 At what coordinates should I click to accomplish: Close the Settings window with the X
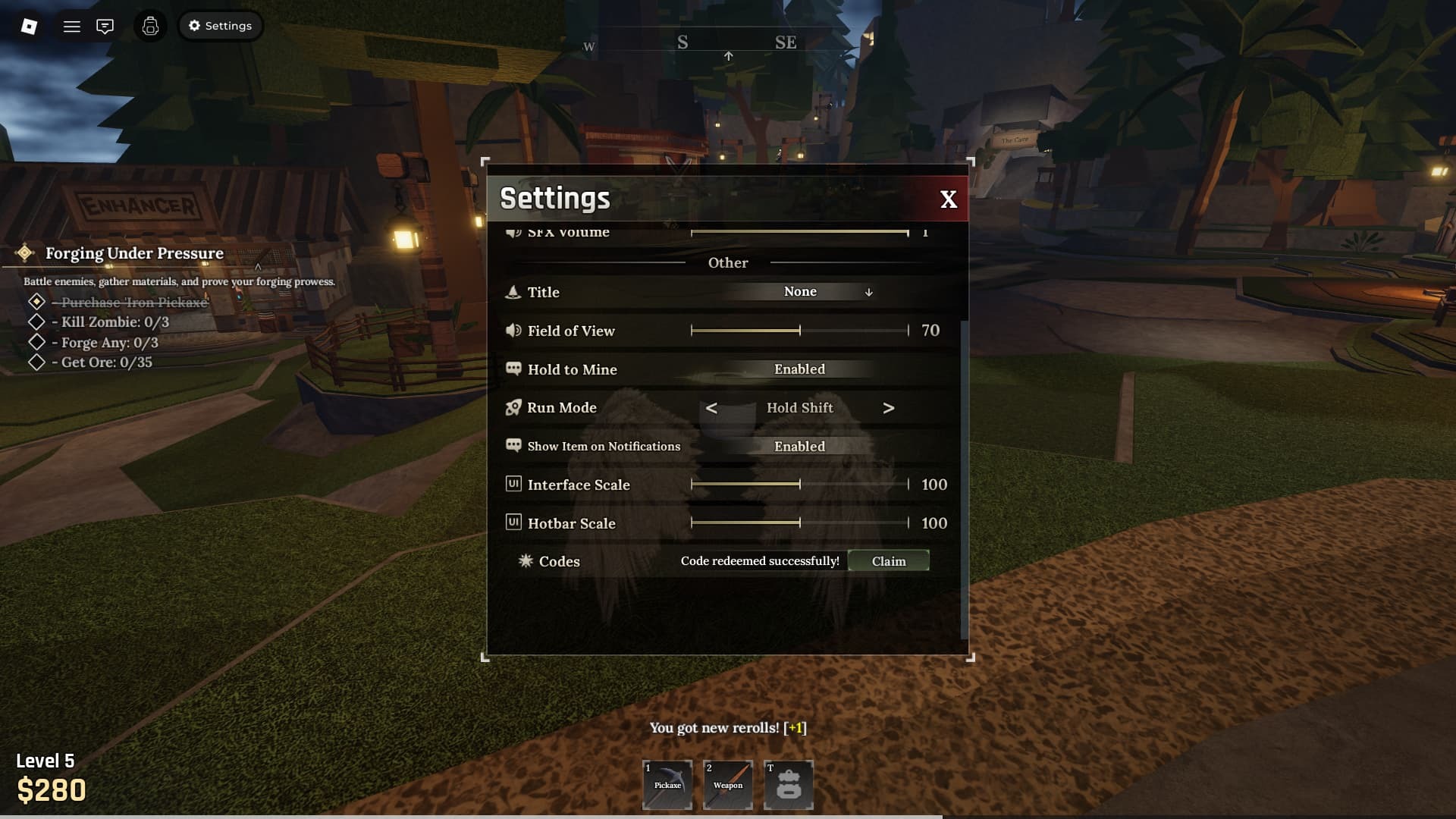coord(948,199)
